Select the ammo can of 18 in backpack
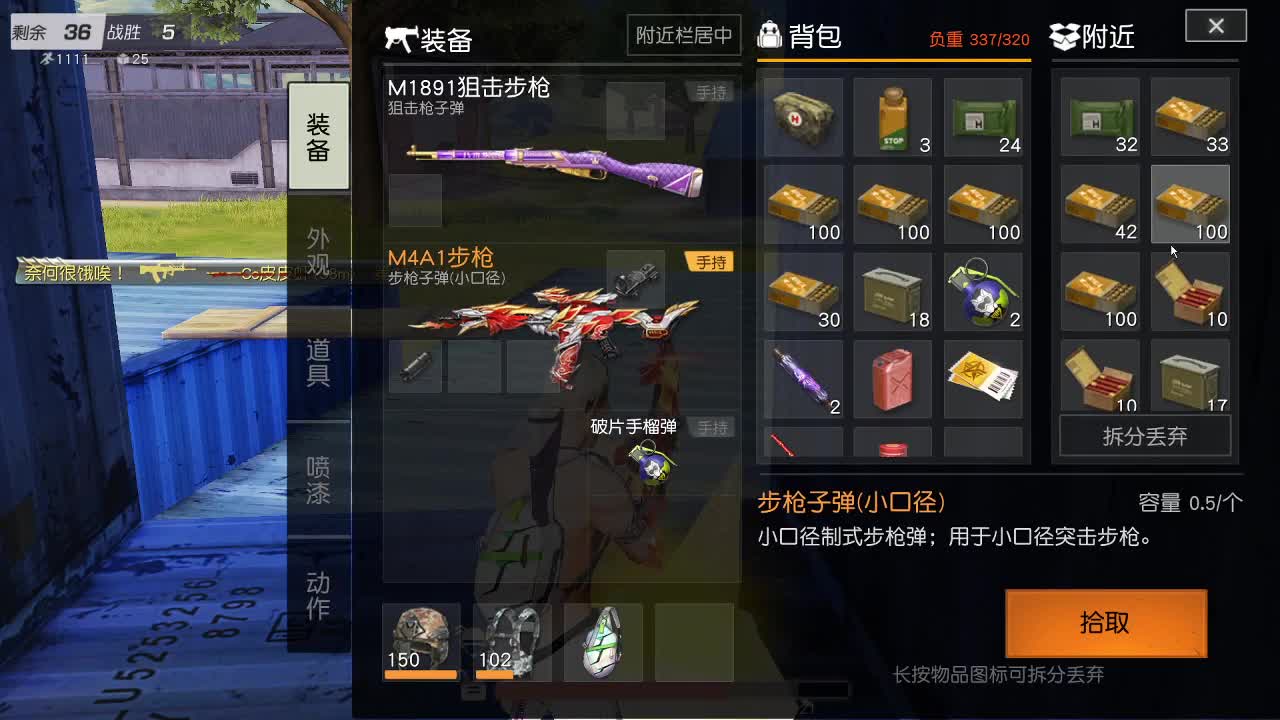 click(x=893, y=292)
